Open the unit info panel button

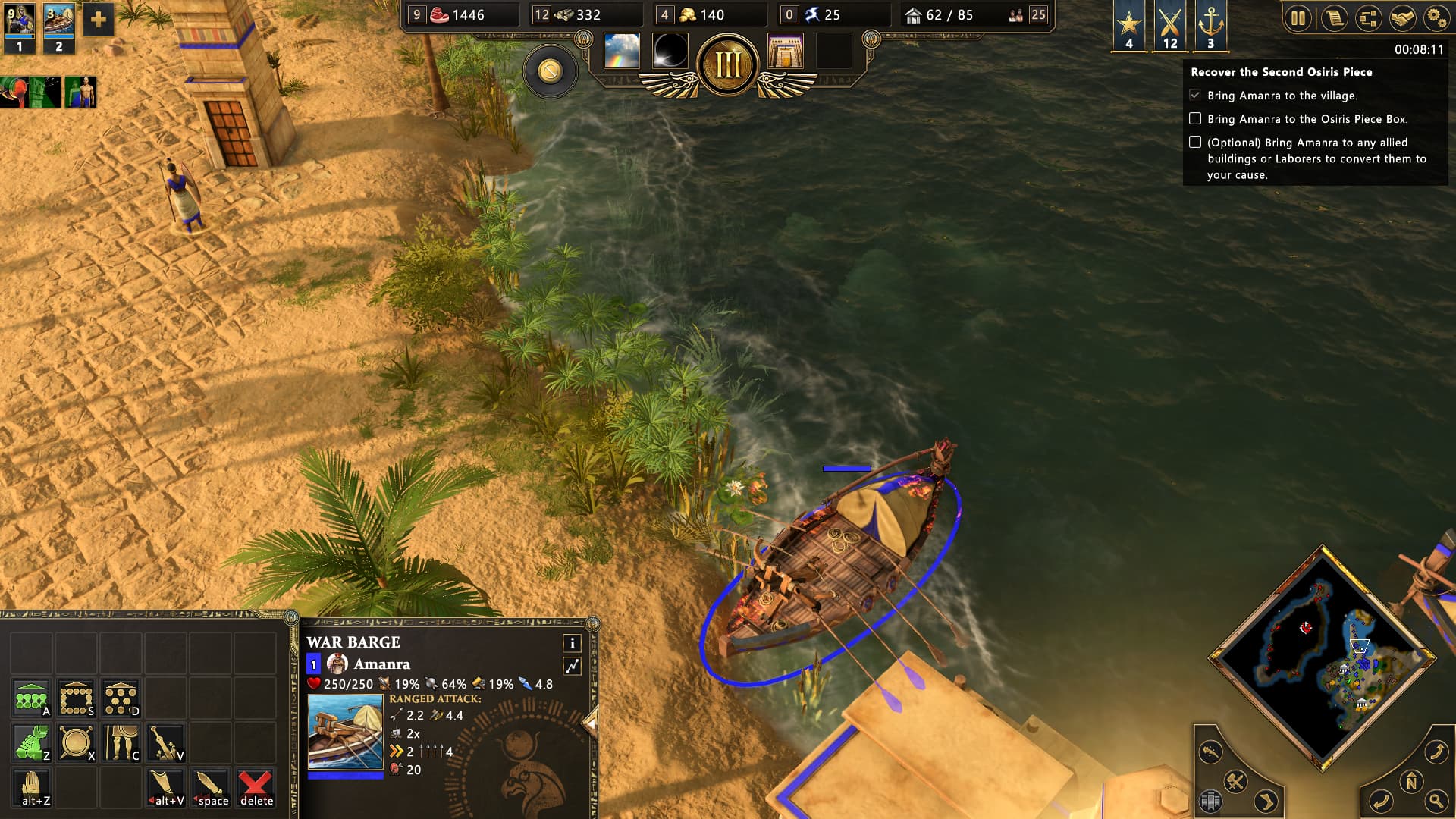click(572, 643)
